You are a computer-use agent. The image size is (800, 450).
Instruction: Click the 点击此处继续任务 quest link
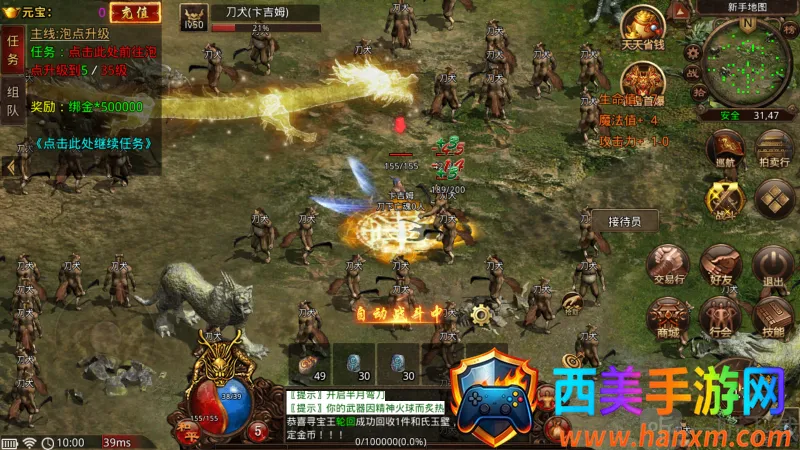click(93, 142)
